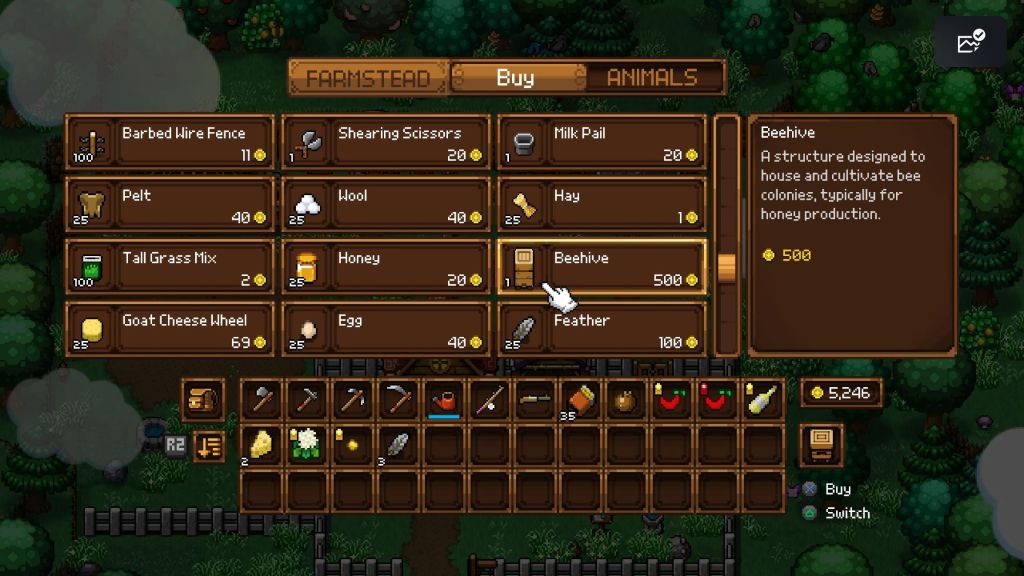This screenshot has height=576, width=1024.
Task: Open the Animals tab
Action: (652, 78)
